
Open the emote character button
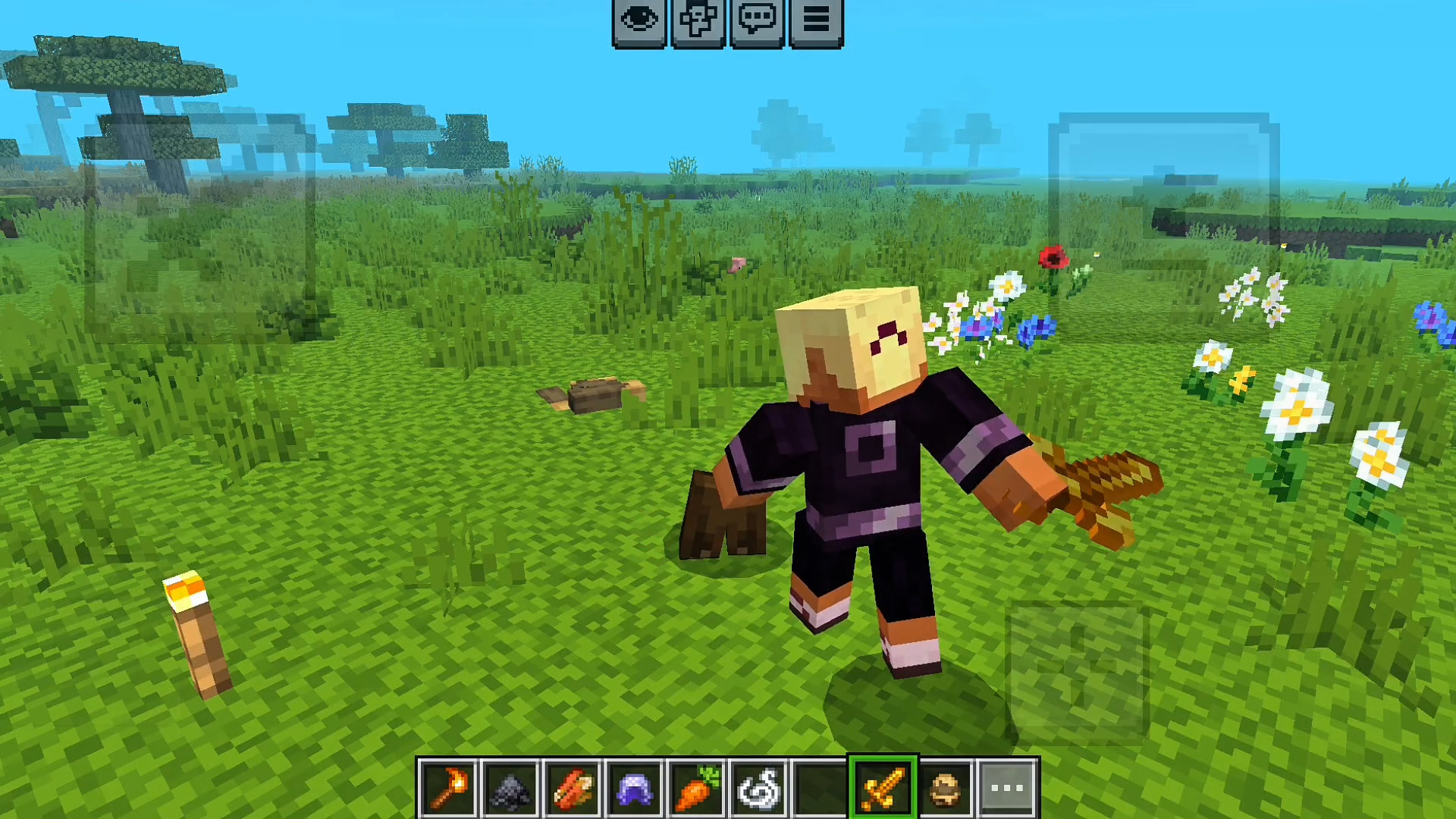698,21
